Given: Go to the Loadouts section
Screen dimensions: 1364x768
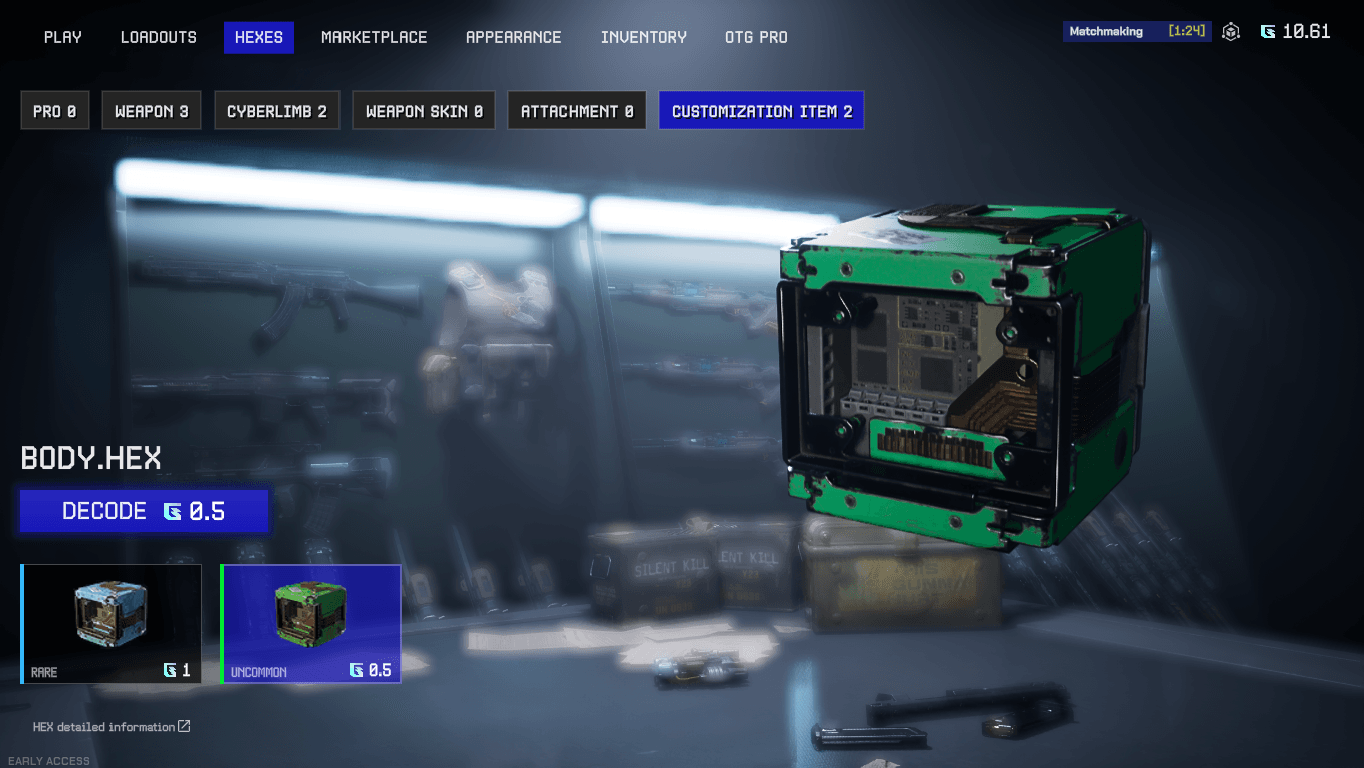Looking at the screenshot, I should coord(159,37).
